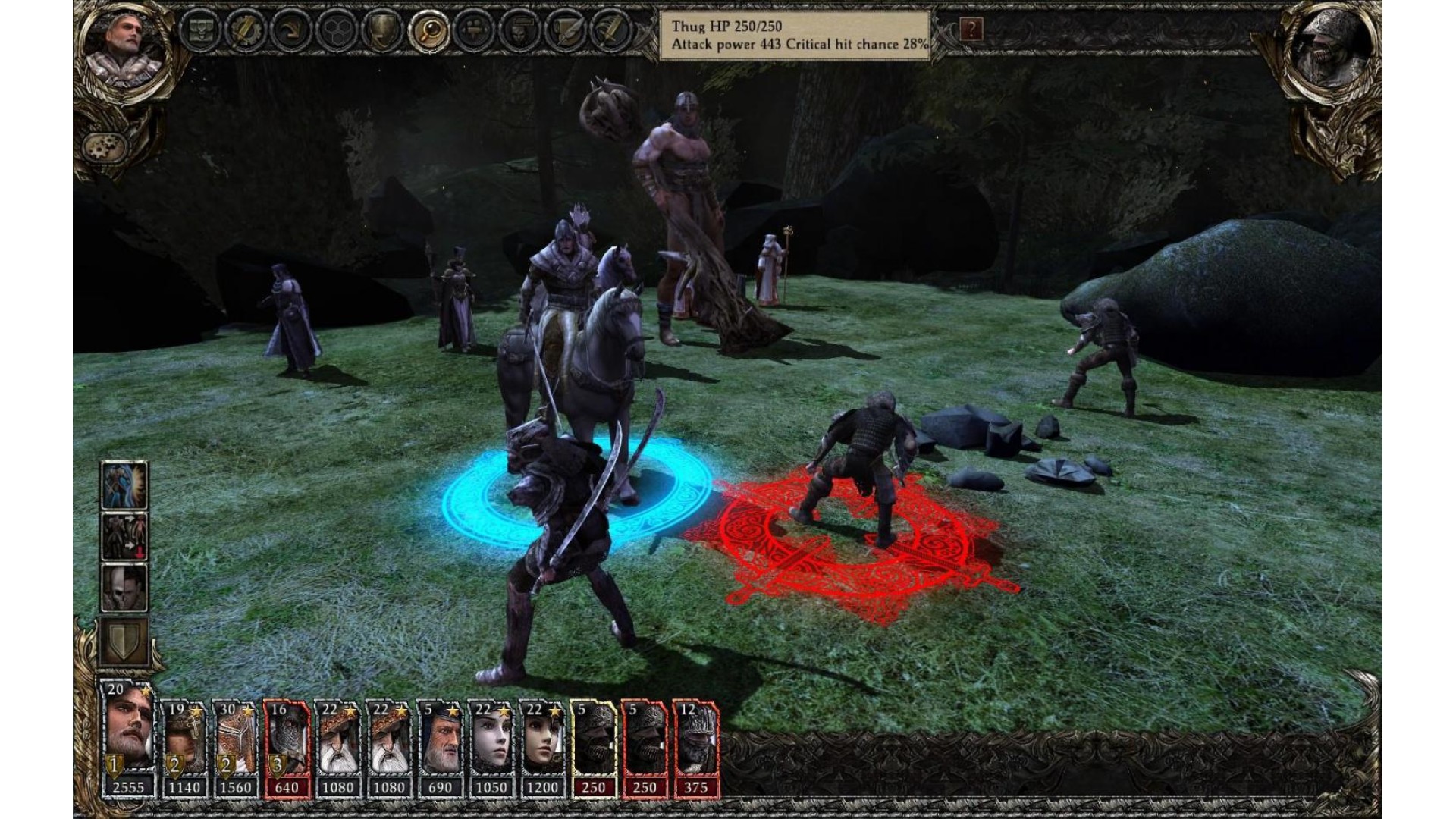Click the sword and gear toolbar icon
The image size is (1456, 819).
[245, 31]
